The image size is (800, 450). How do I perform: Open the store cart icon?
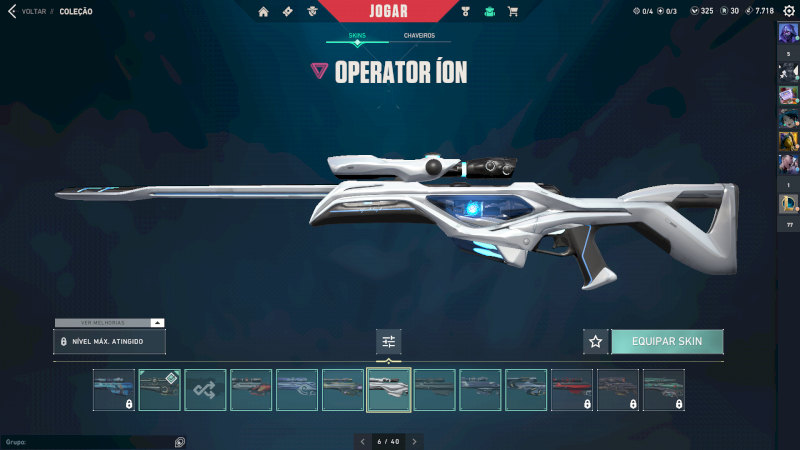point(513,11)
